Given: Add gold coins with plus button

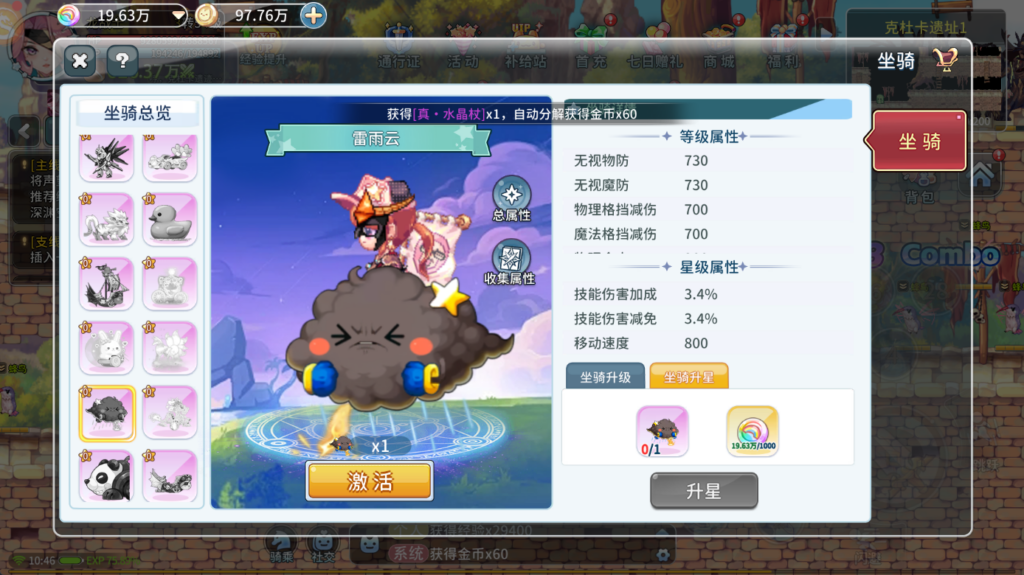Looking at the screenshot, I should pyautogui.click(x=313, y=15).
